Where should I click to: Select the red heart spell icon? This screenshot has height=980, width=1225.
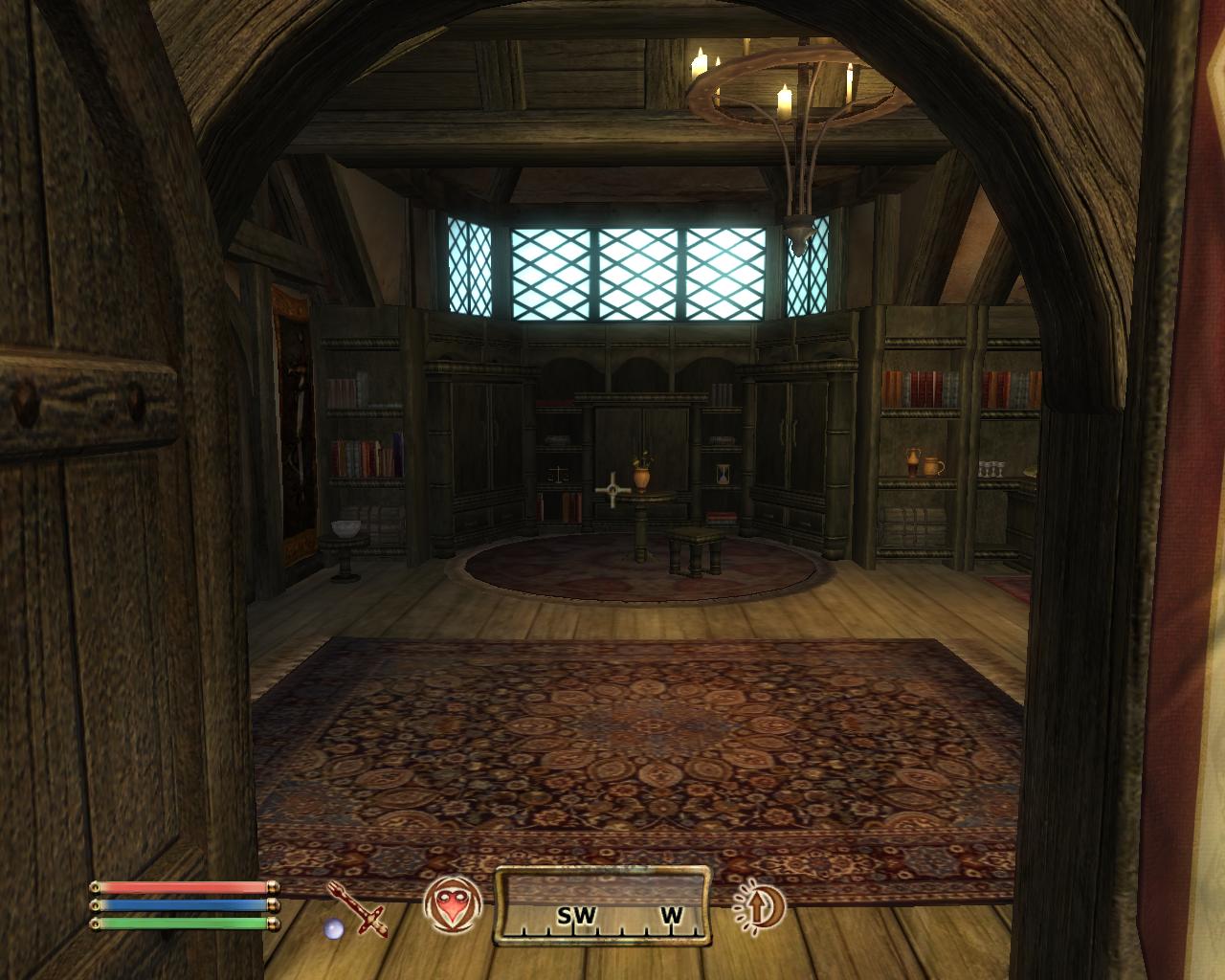[449, 904]
